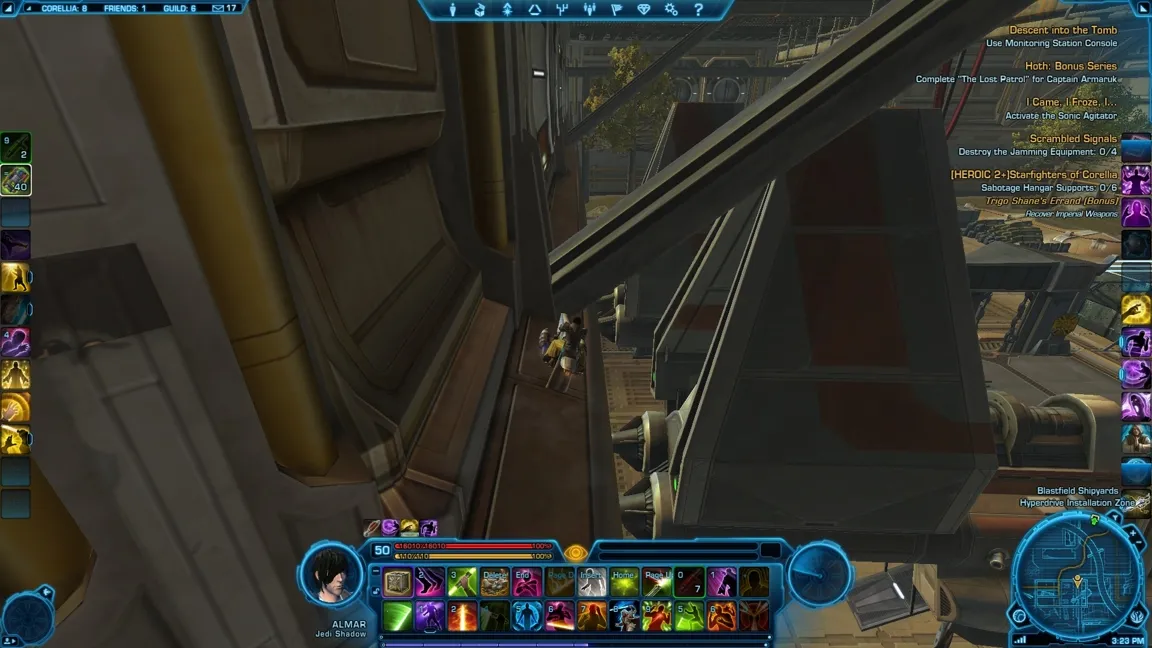Activate the green saber slash ability
The image size is (1152, 648).
tap(398, 615)
